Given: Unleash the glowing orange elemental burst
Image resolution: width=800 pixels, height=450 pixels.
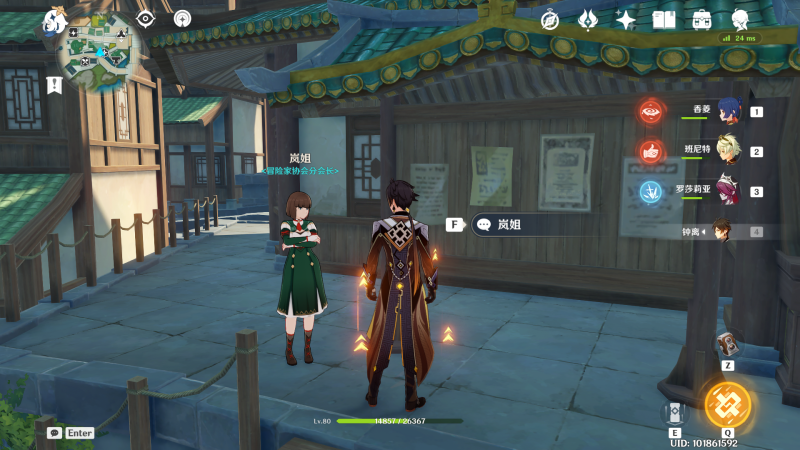Looking at the screenshot, I should (727, 404).
